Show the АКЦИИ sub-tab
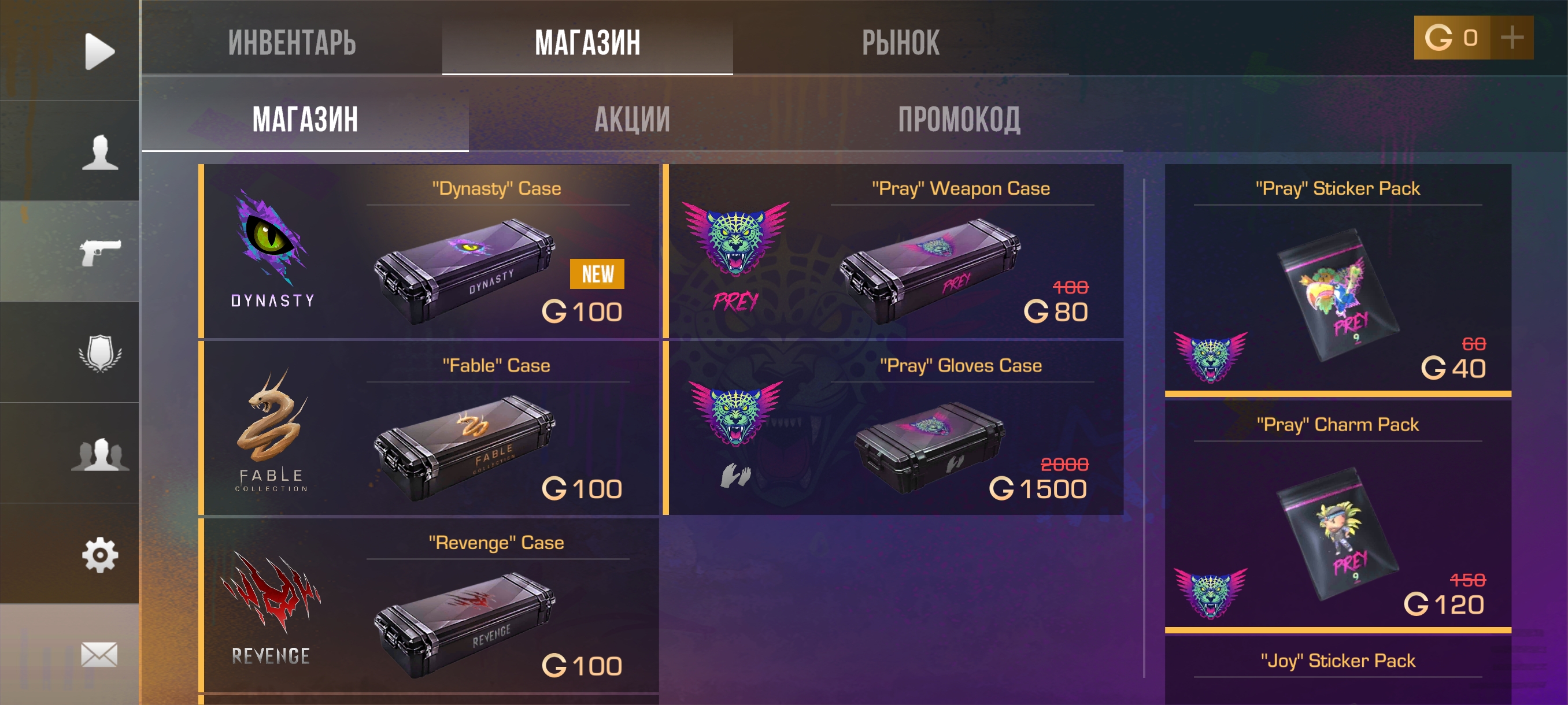 [632, 119]
